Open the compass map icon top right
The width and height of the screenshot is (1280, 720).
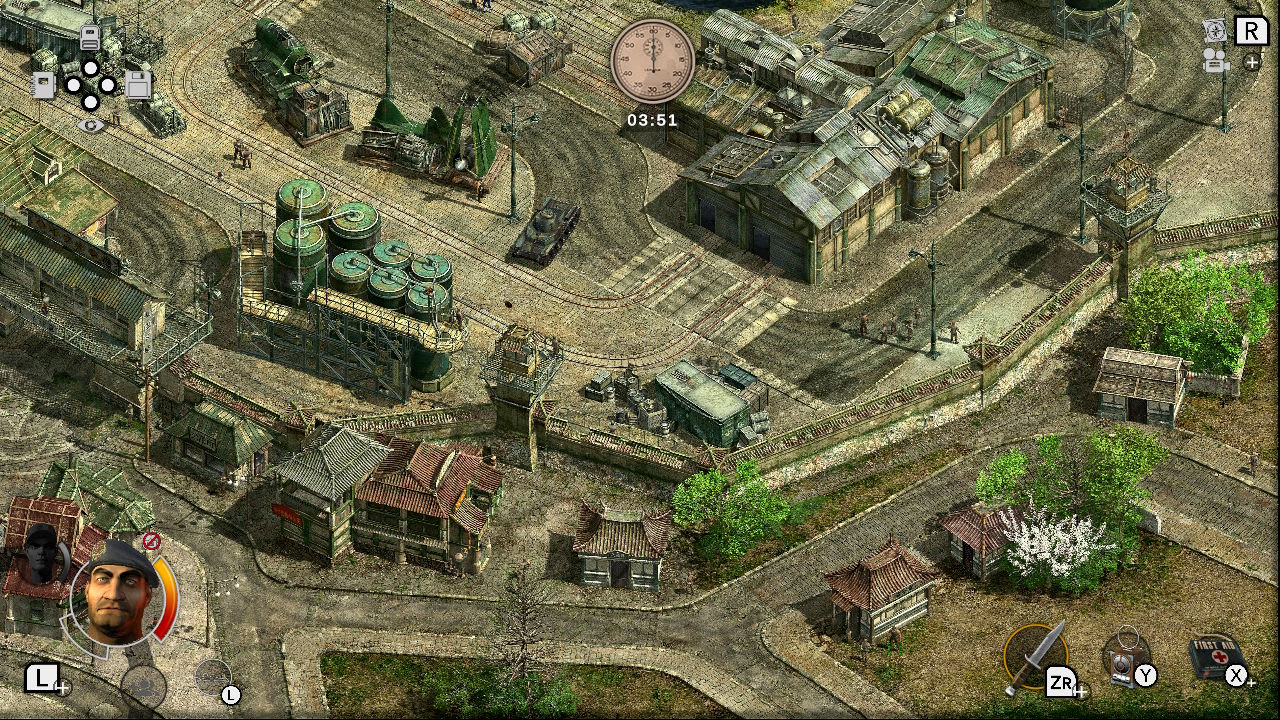(1216, 31)
